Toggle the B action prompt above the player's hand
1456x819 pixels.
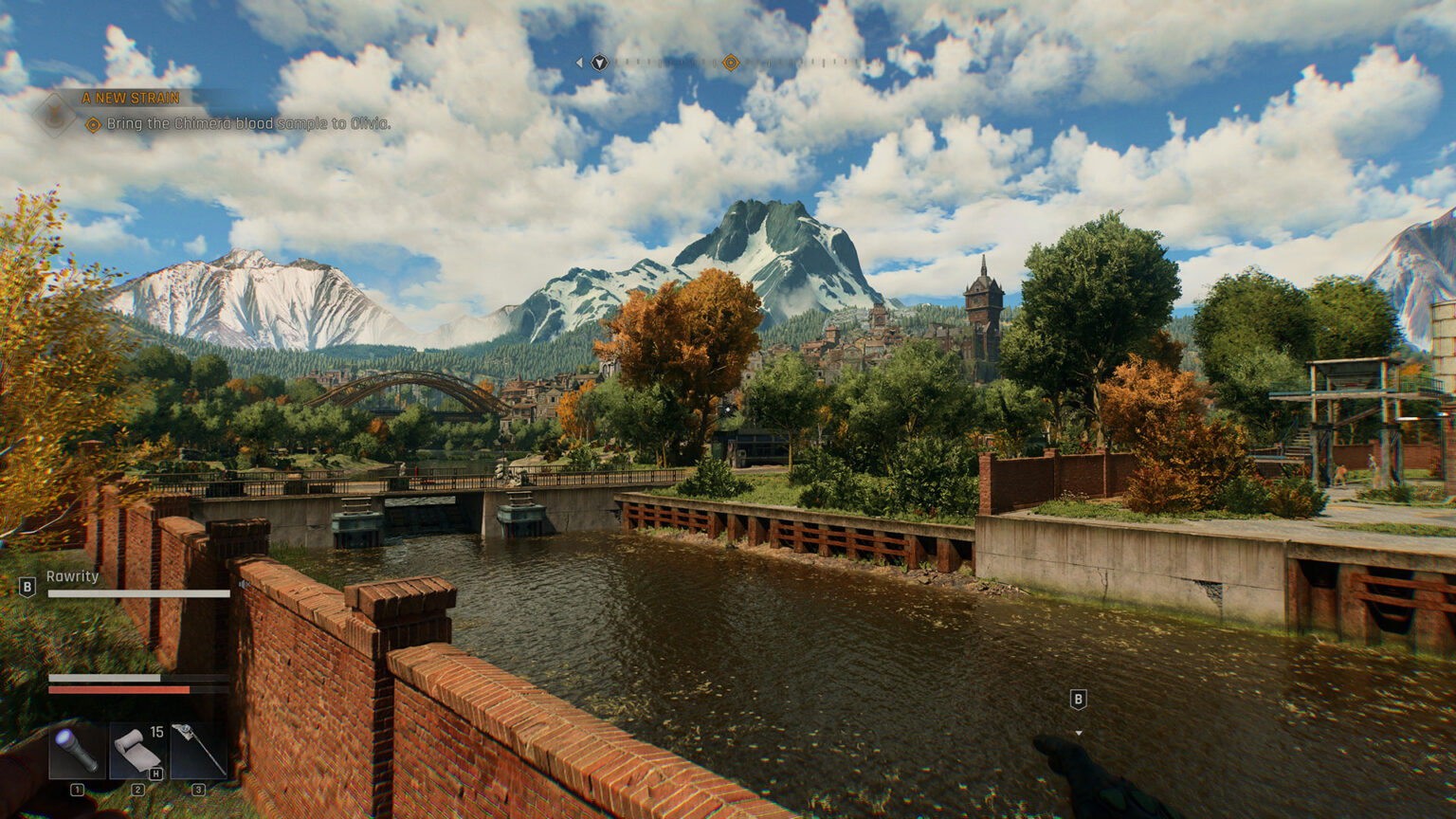pyautogui.click(x=1079, y=700)
